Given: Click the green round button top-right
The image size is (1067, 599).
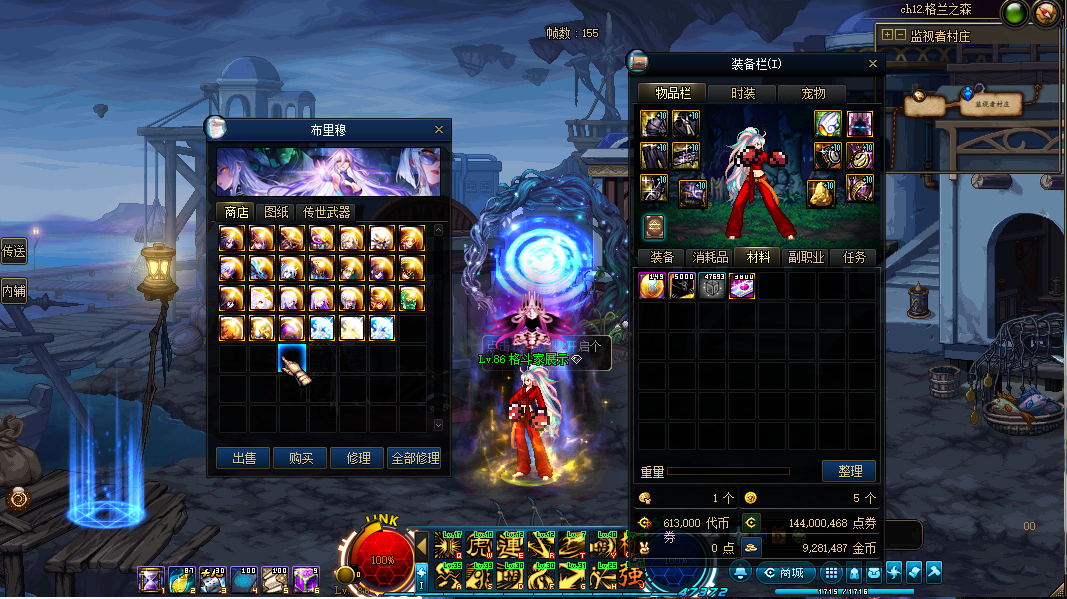Looking at the screenshot, I should [1015, 14].
